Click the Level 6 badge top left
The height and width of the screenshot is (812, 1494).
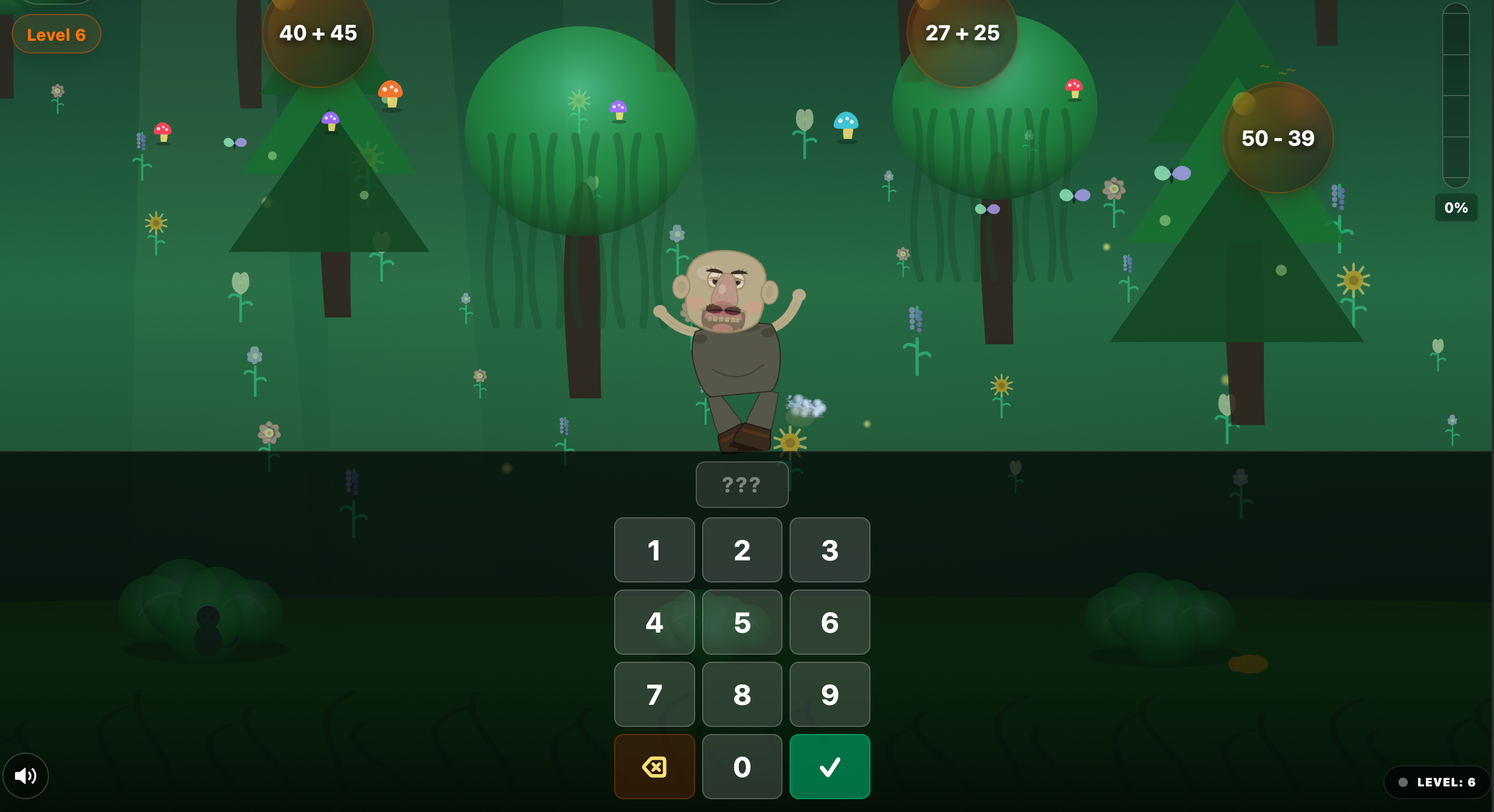(x=56, y=34)
